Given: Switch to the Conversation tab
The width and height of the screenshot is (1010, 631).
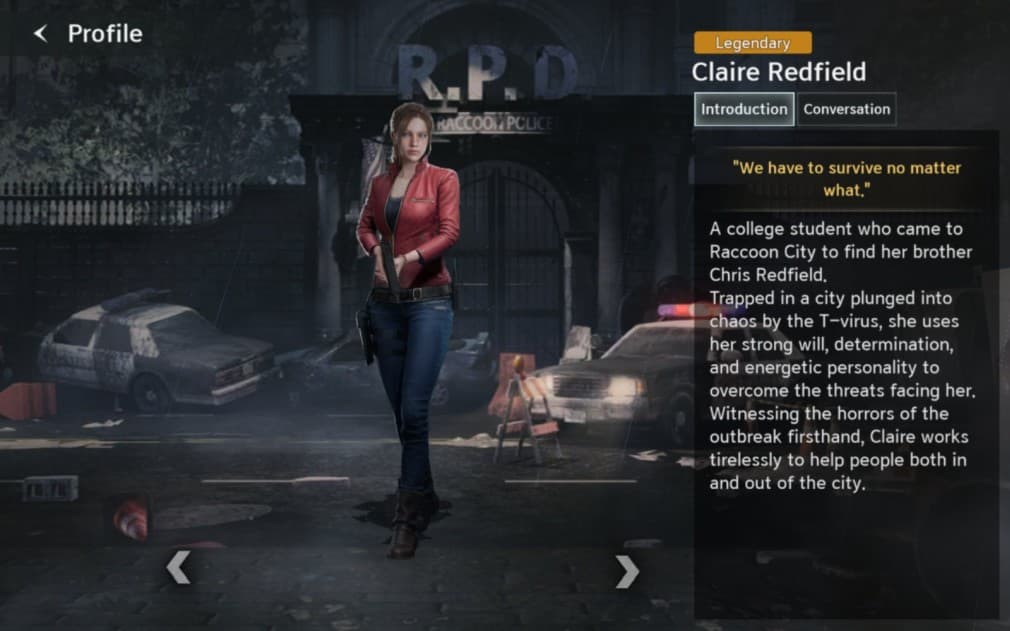Looking at the screenshot, I should [846, 110].
